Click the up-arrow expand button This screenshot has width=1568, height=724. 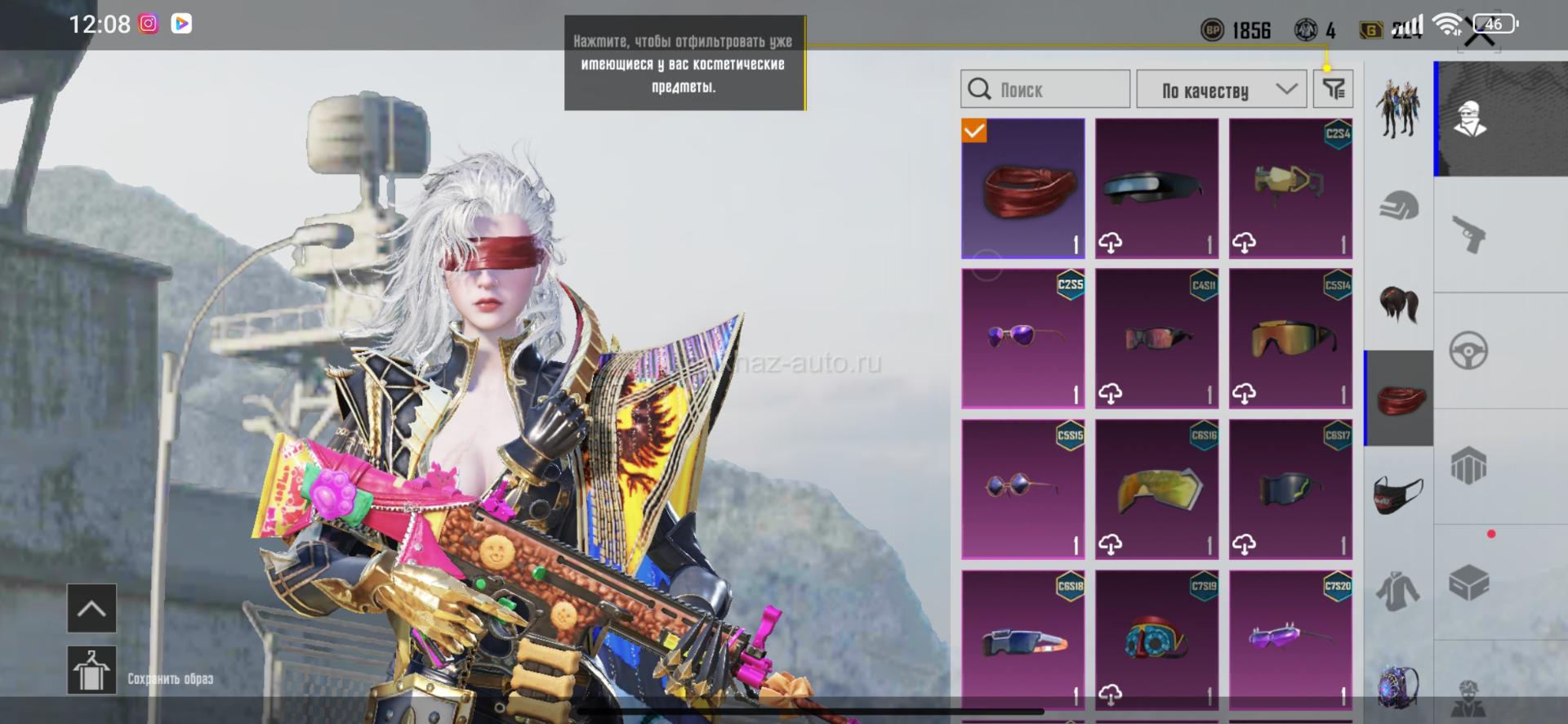[91, 609]
